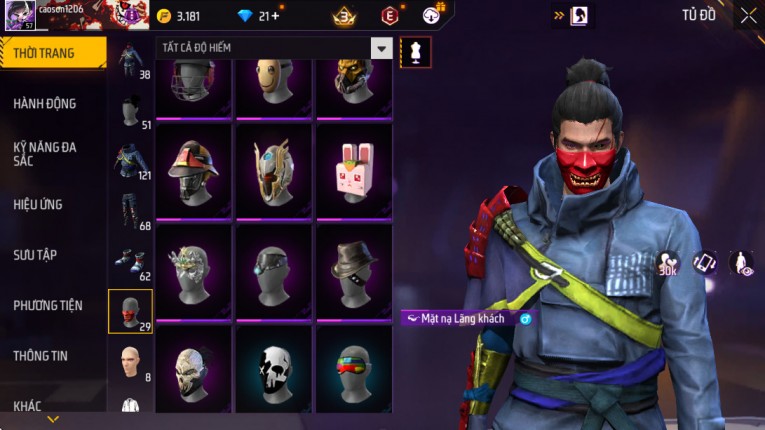Open the shoes subcategory with 62 items

[x=130, y=262]
